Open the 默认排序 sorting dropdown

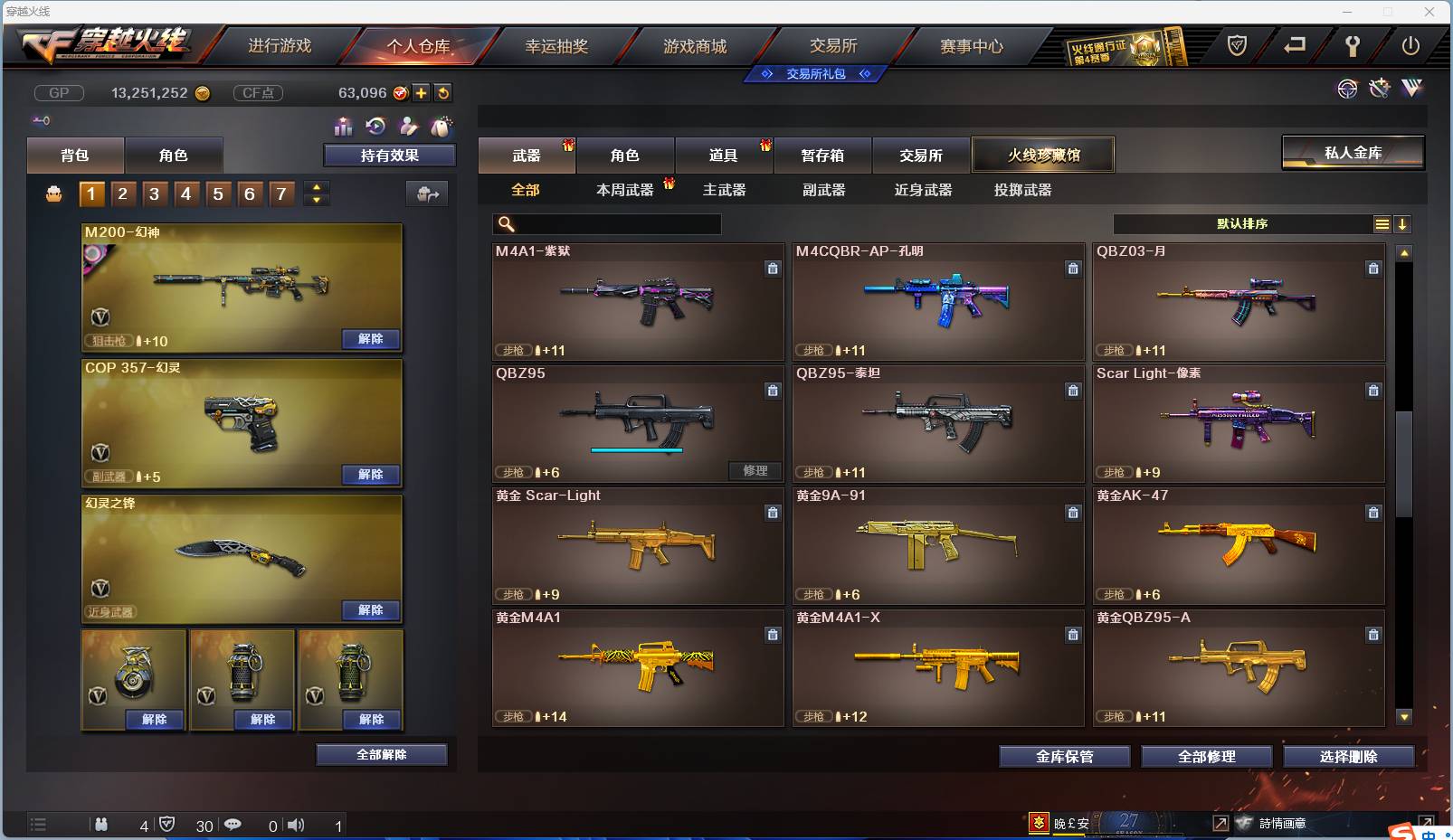[1244, 223]
